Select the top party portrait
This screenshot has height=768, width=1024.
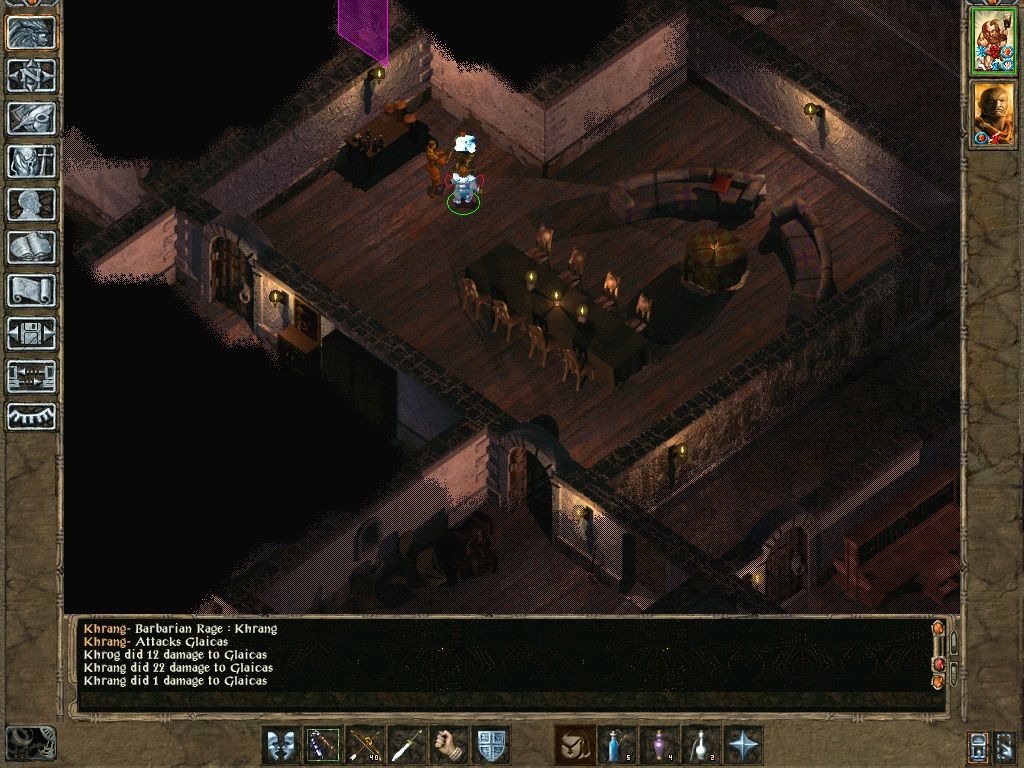click(x=992, y=41)
